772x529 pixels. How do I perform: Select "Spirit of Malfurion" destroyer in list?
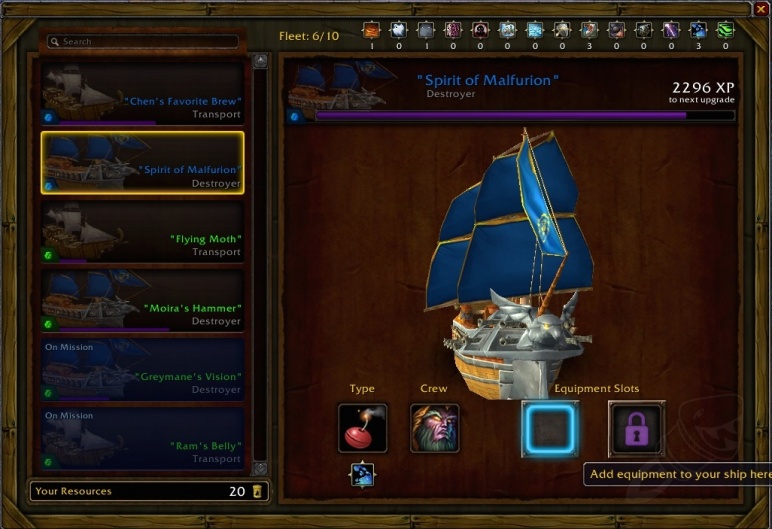(x=143, y=161)
